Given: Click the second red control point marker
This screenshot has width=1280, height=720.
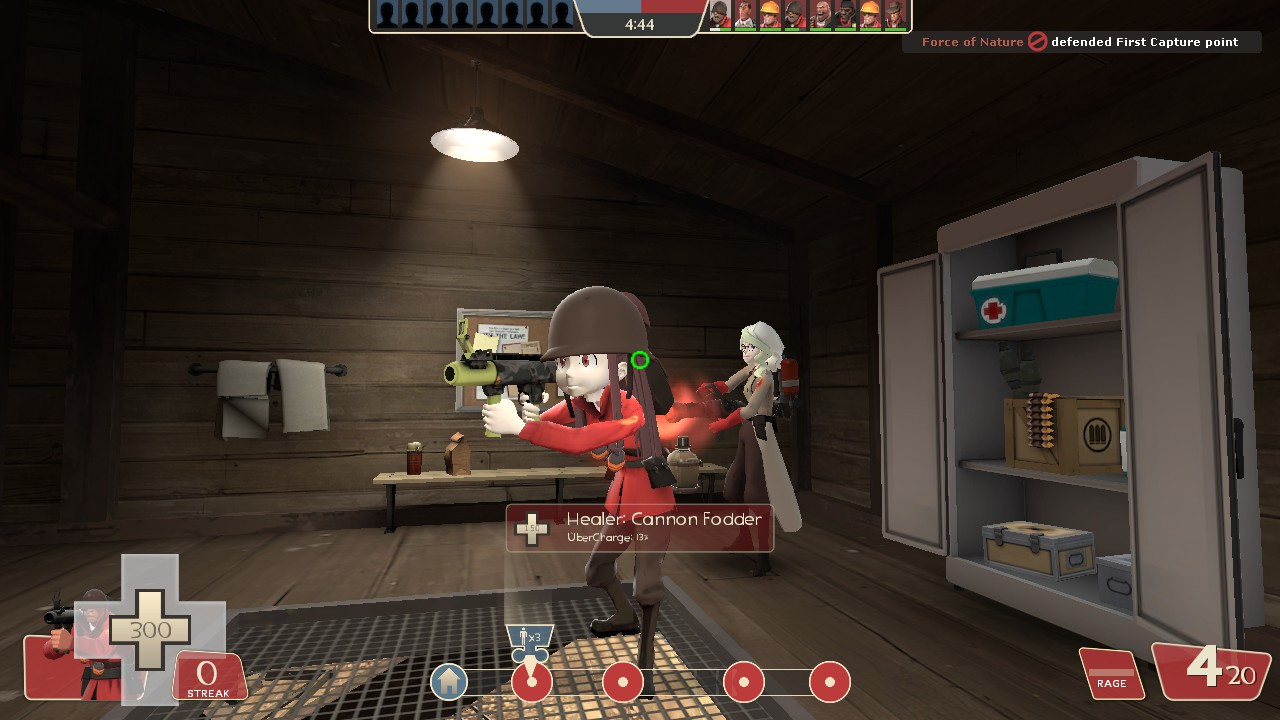Looking at the screenshot, I should (x=623, y=681).
